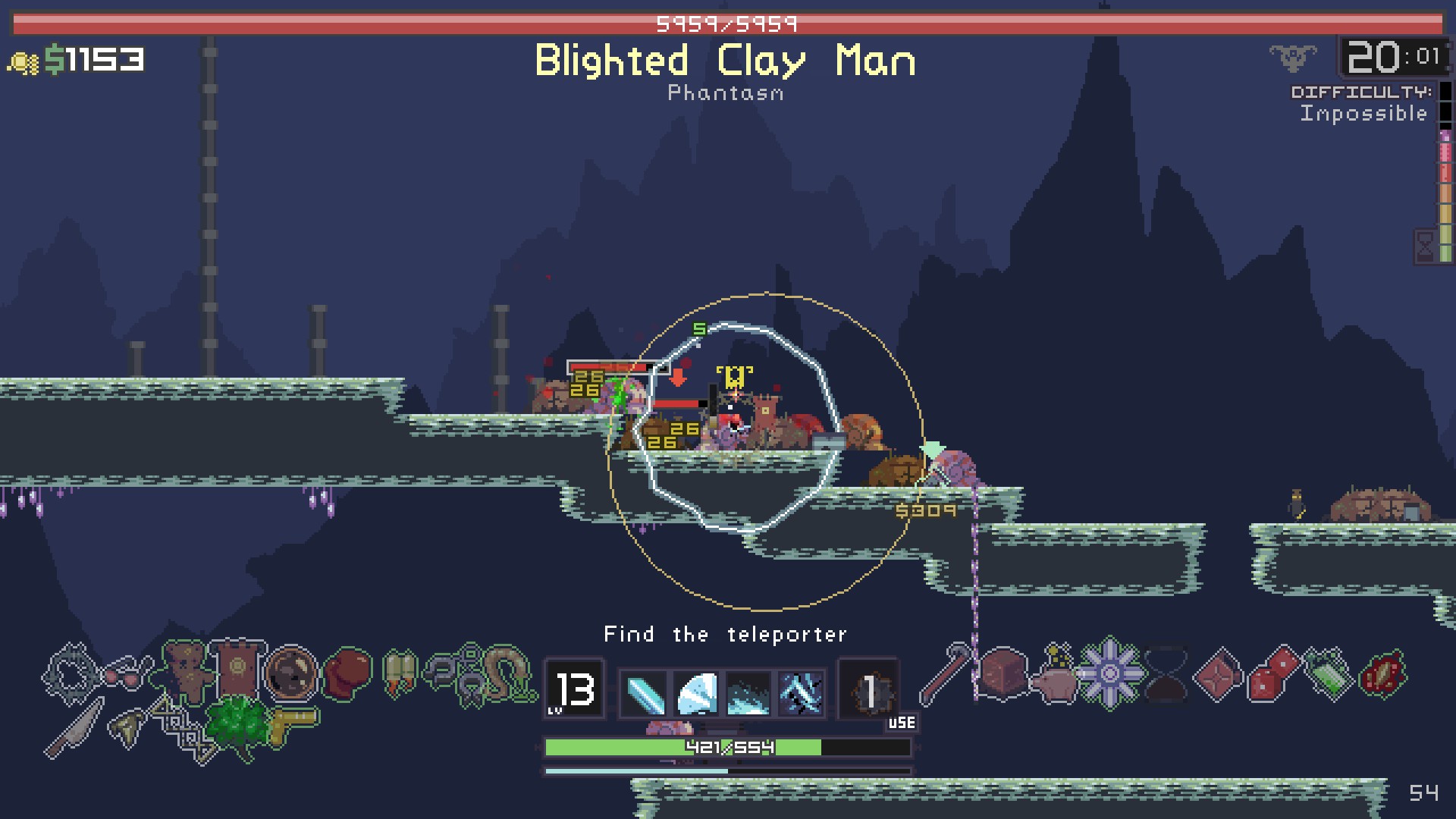Viewport: 1456px width, 819px height.
Task: Select the first sword slash skill icon
Action: (x=645, y=693)
